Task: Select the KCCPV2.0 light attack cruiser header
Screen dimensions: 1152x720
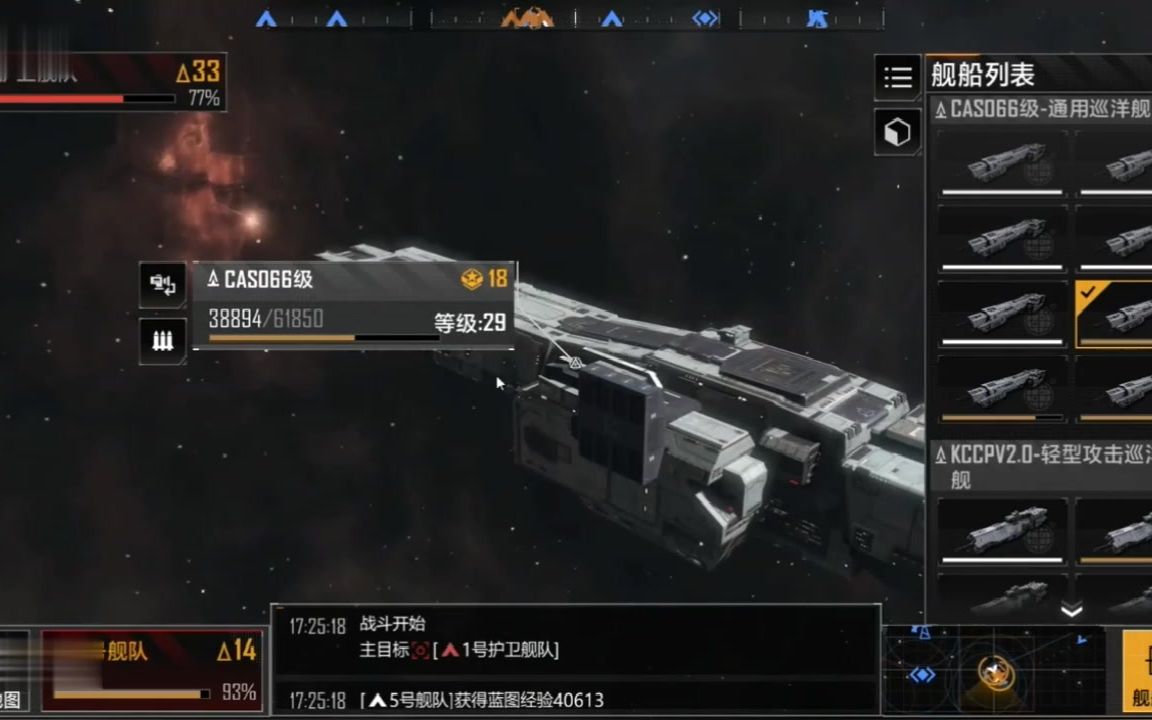Action: 1040,466
